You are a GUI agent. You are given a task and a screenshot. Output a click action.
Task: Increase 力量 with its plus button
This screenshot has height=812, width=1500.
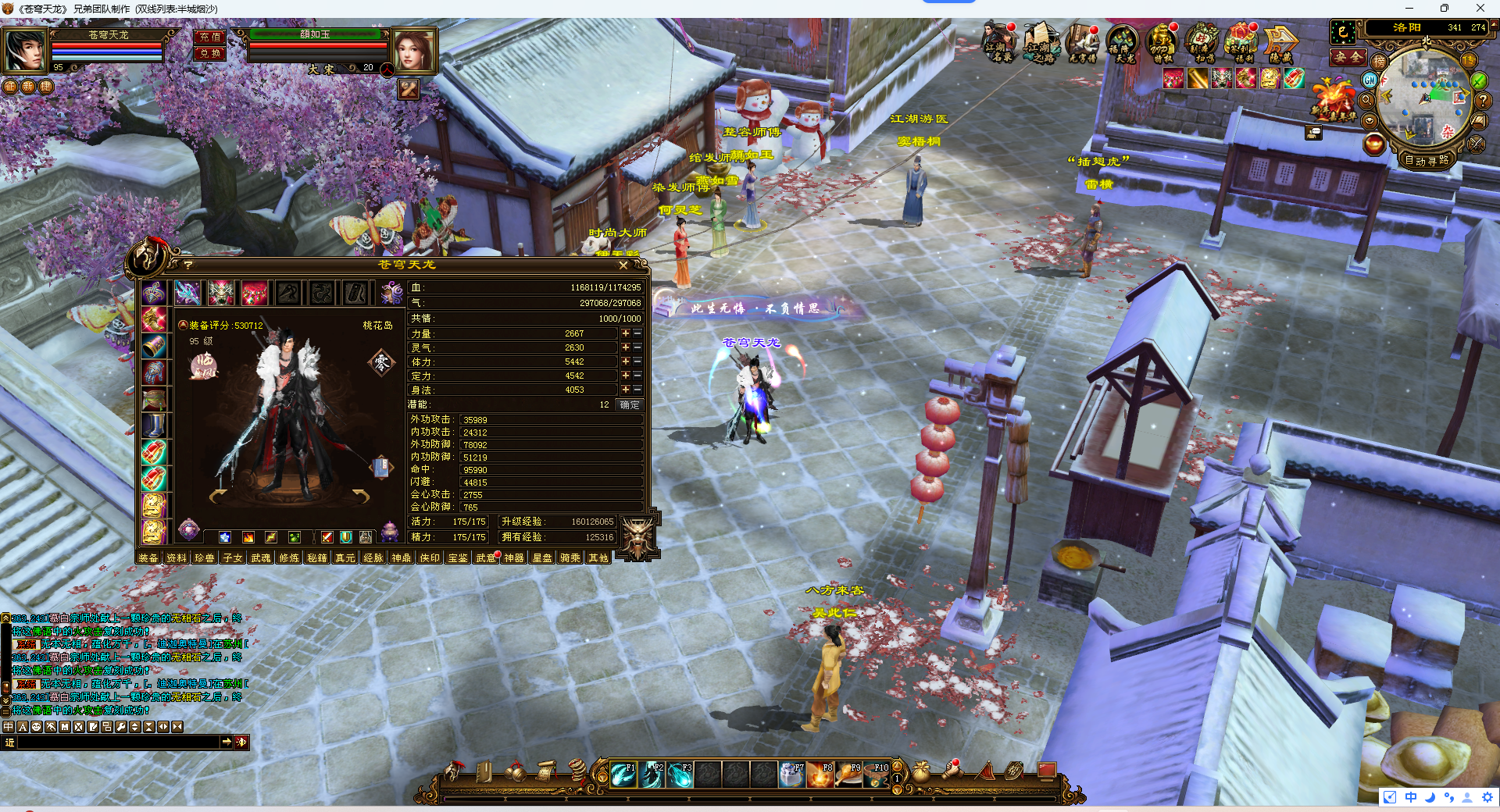click(625, 333)
